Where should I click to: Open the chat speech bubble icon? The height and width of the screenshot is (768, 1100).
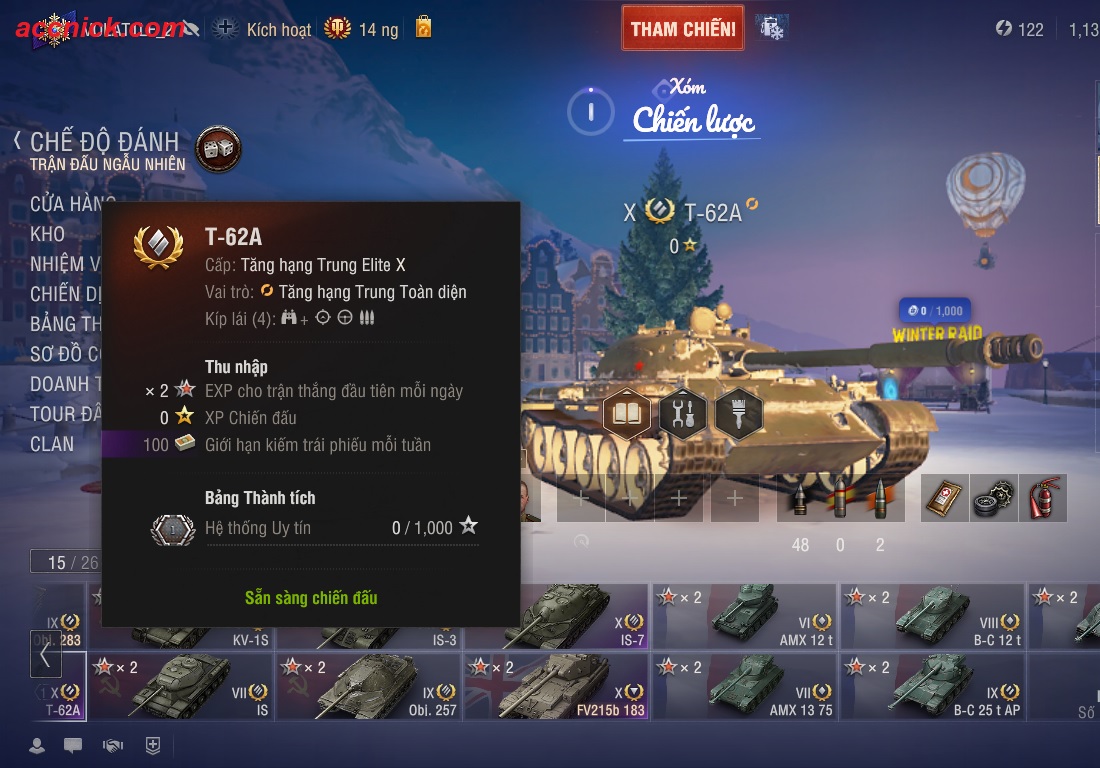(x=73, y=745)
